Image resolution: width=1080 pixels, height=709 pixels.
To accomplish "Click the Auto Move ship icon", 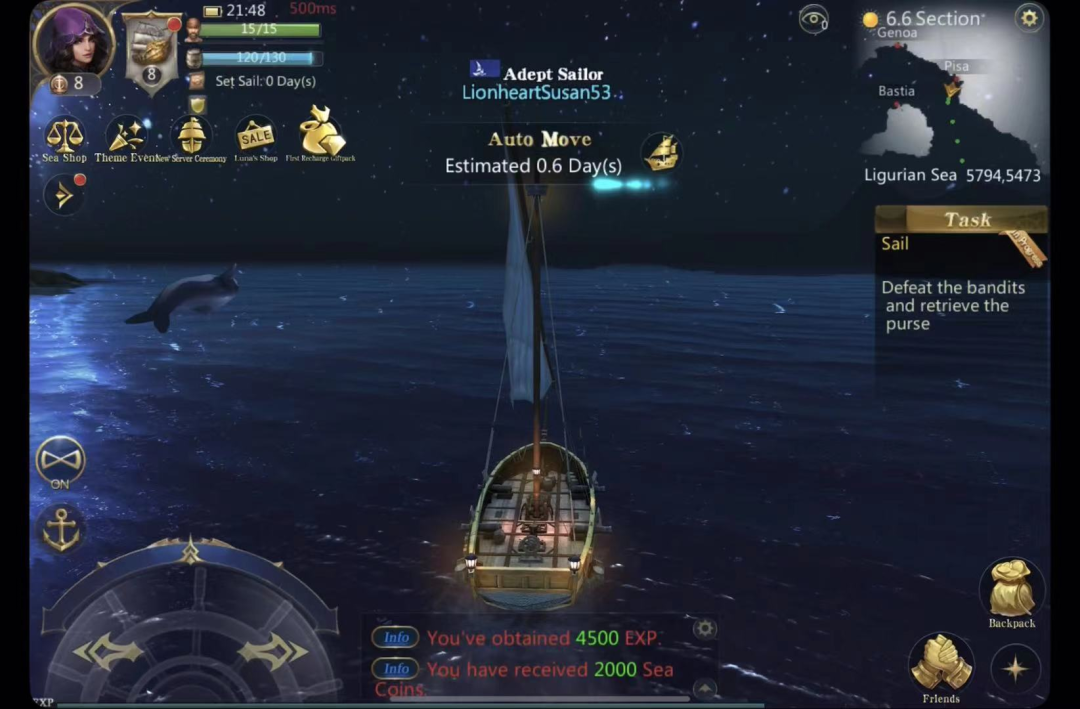I will pyautogui.click(x=660, y=152).
